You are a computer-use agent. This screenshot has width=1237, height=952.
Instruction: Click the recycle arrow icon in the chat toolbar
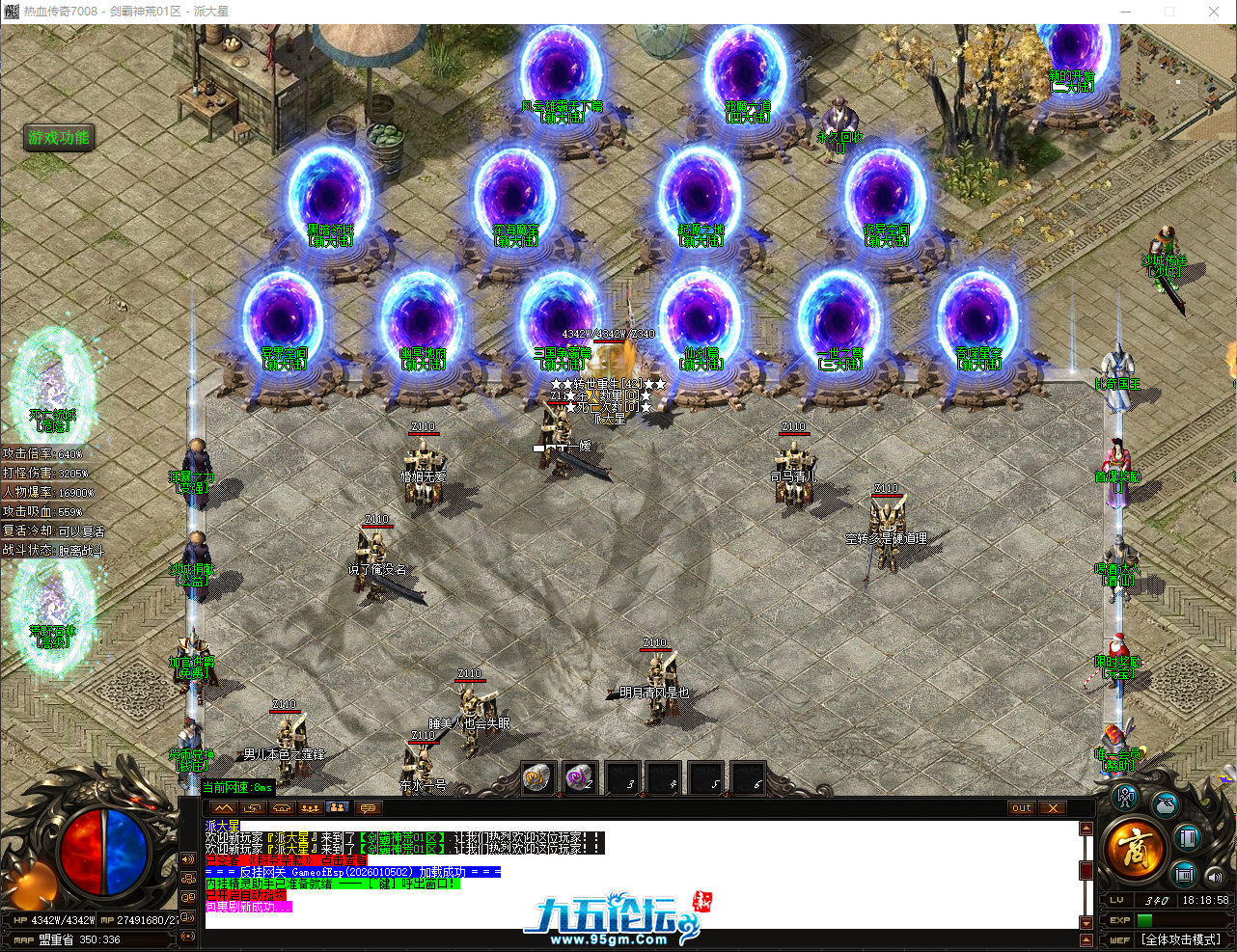tap(251, 808)
